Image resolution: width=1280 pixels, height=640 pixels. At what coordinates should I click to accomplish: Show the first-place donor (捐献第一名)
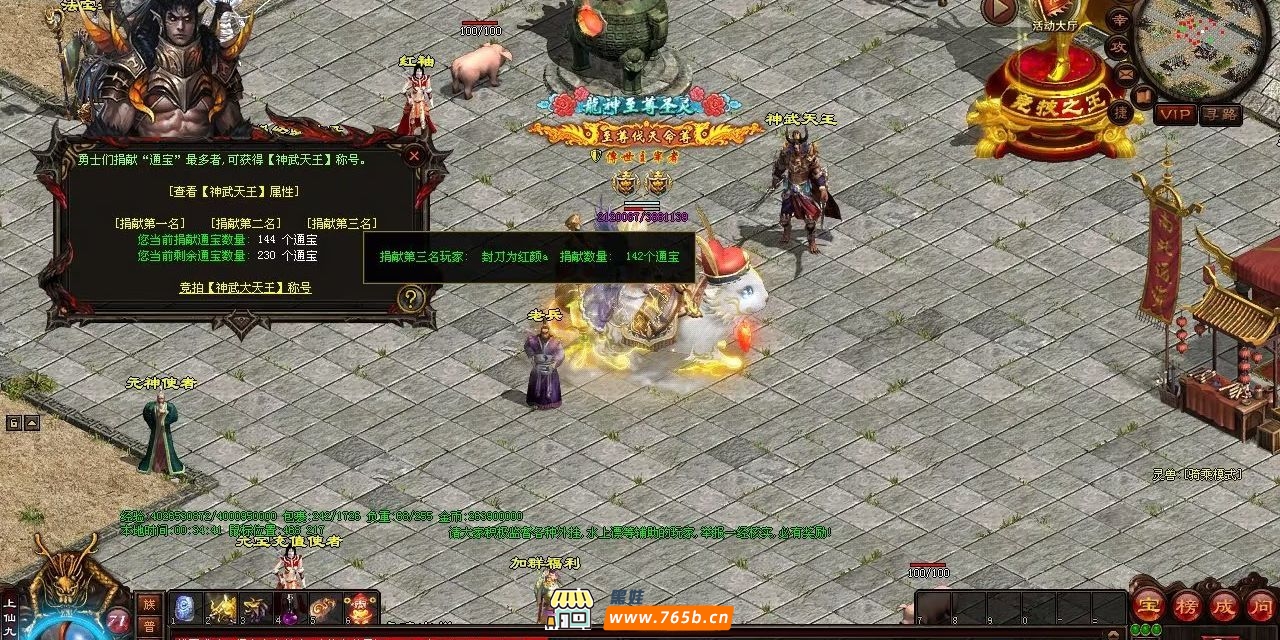point(150,223)
